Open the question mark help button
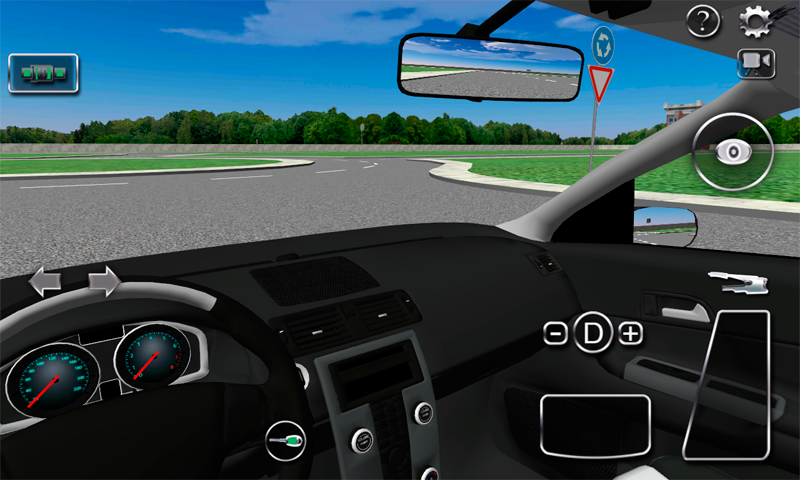 pyautogui.click(x=703, y=20)
